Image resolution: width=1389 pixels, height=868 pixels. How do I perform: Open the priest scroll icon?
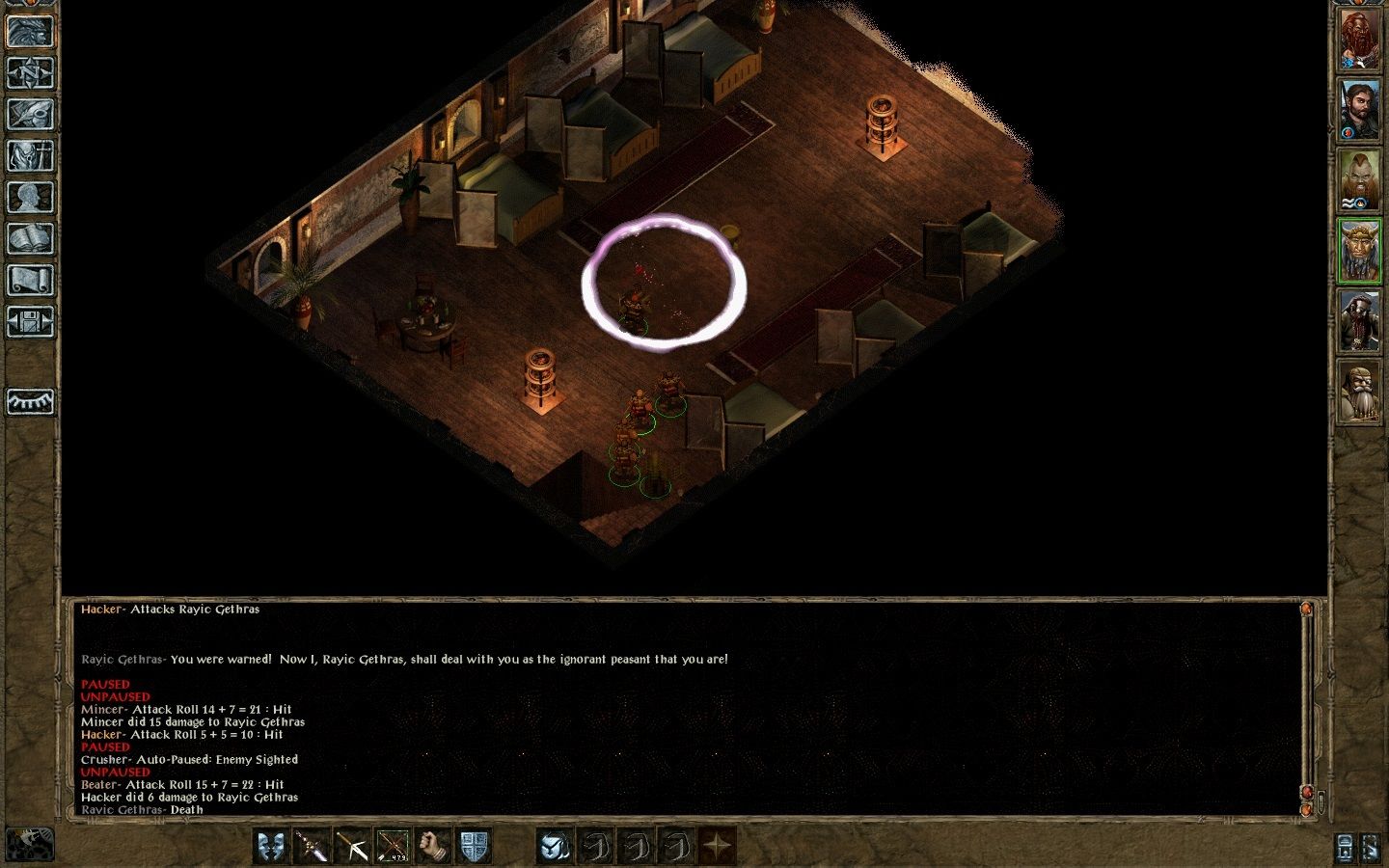(30, 280)
